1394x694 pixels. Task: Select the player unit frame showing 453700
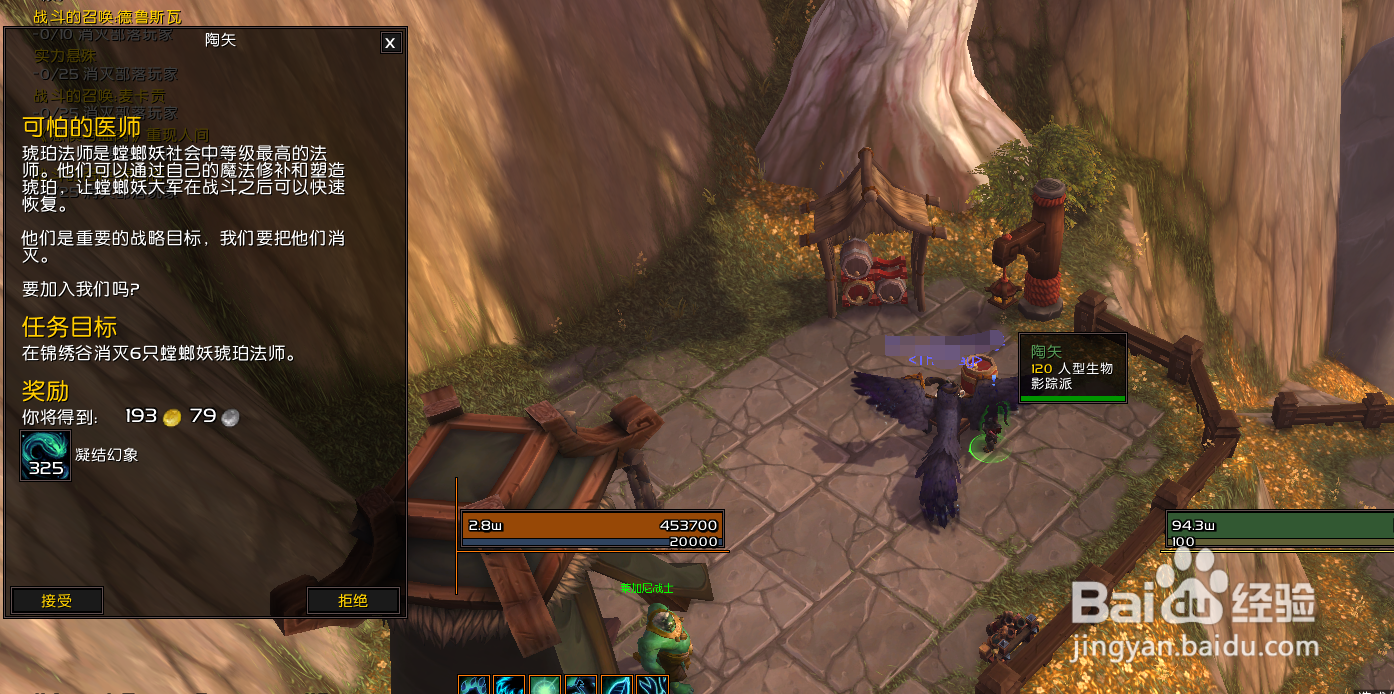(593, 529)
